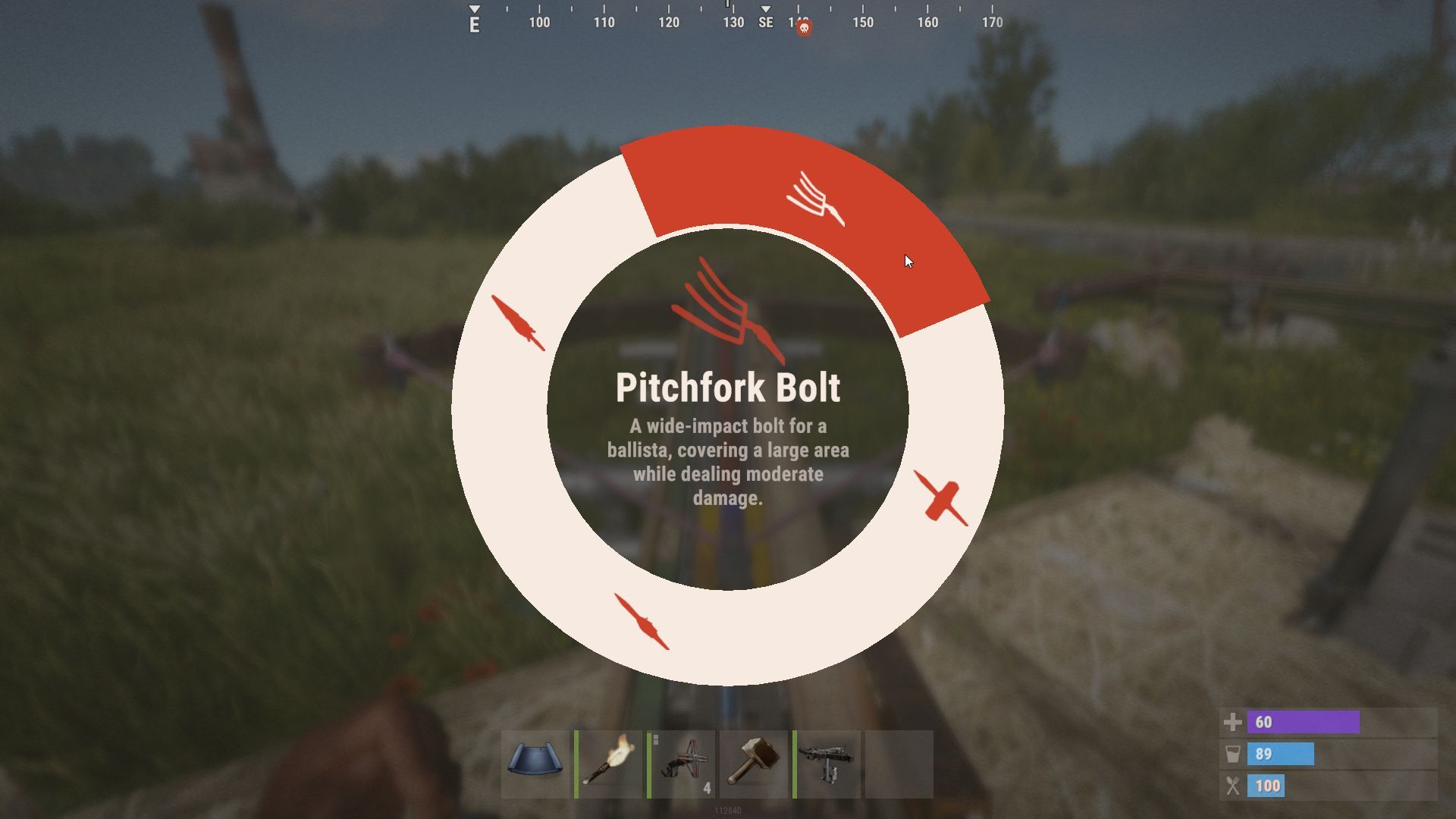
Task: Select the crossbow slot showing 4
Action: coord(682,764)
